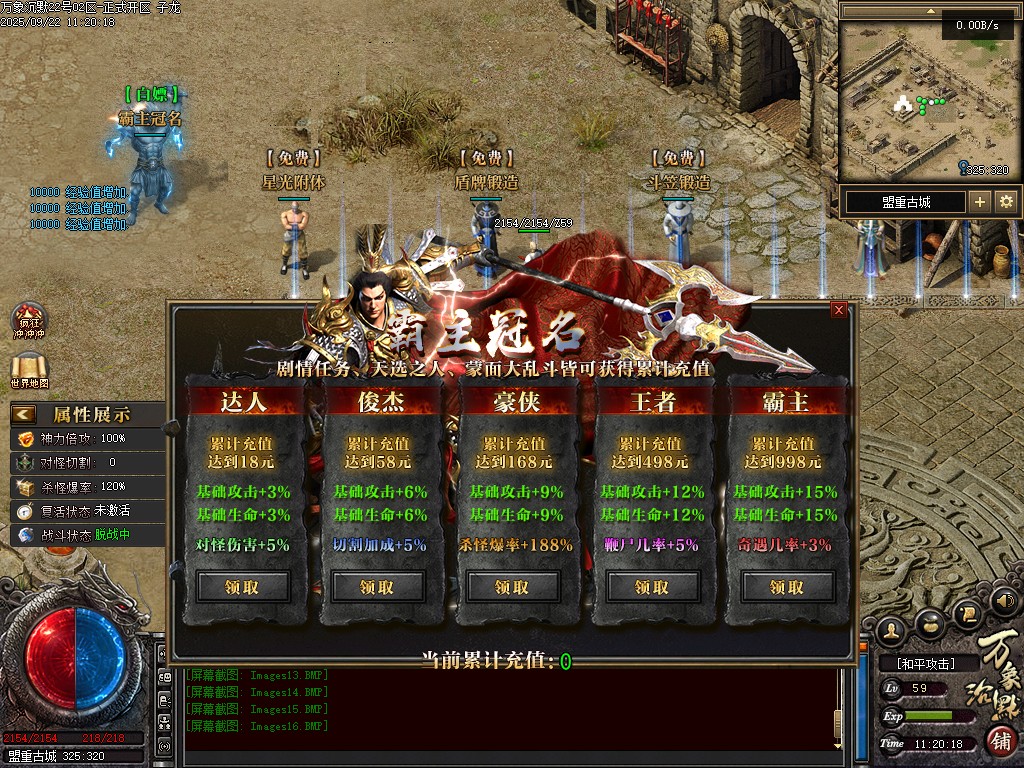Toggle sound with the speaker icon
Viewport: 1024px width, 768px height.
[1008, 602]
